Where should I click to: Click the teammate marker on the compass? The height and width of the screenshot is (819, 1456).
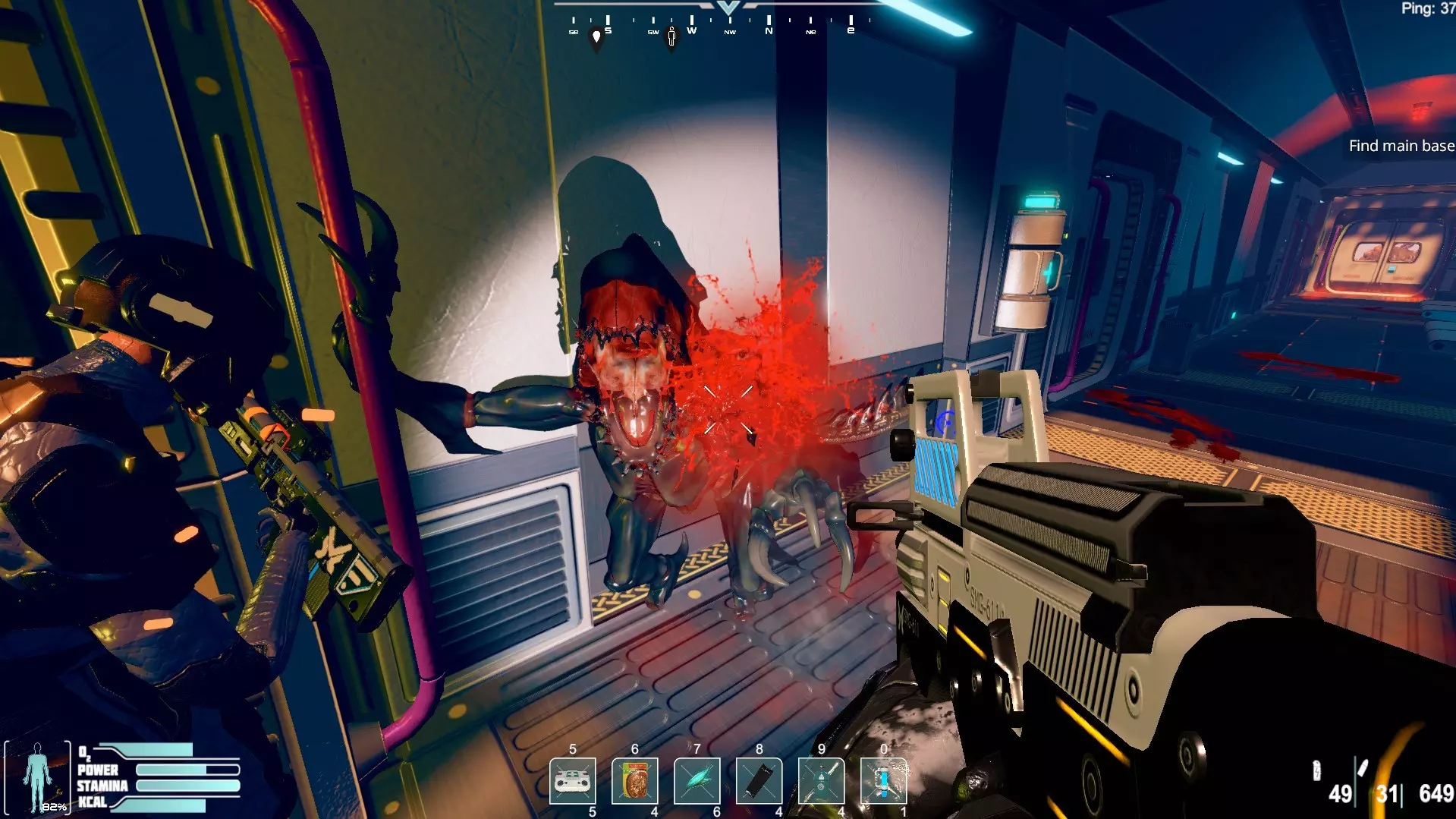click(671, 36)
